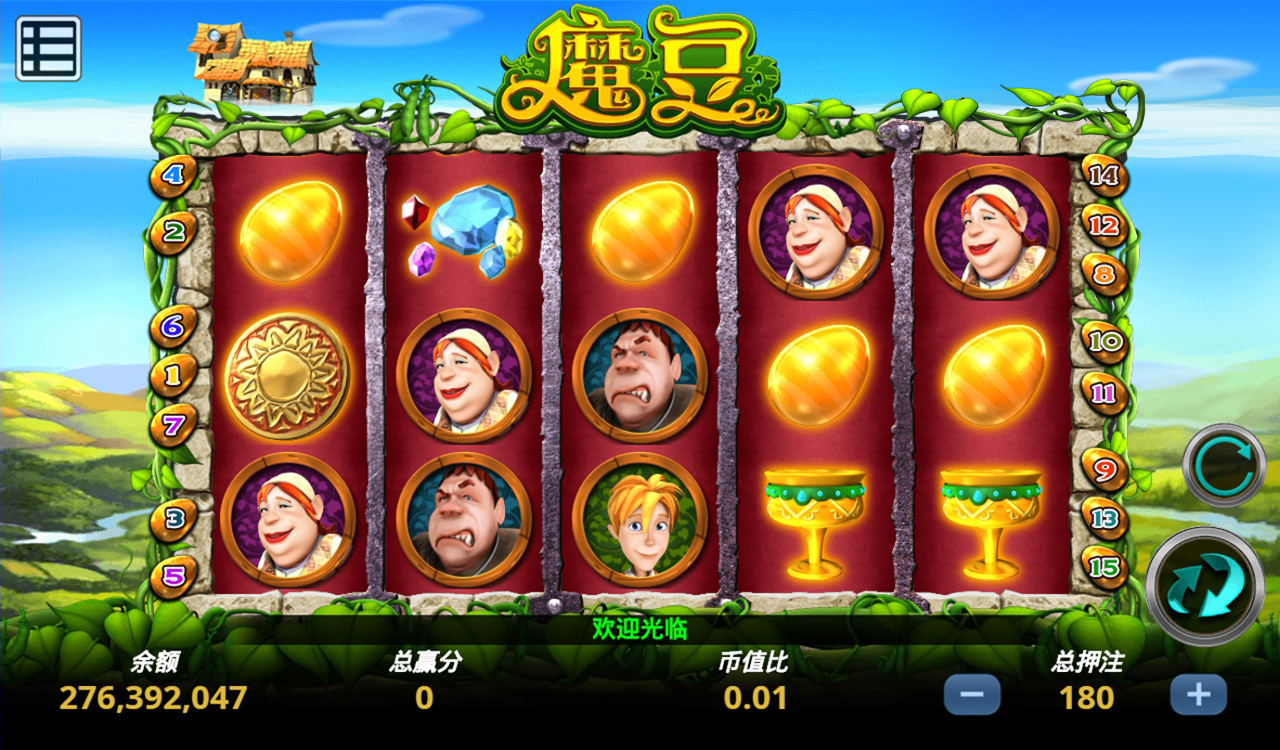Viewport: 1280px width, 750px height.
Task: Select payline number 8 marker
Action: (1104, 274)
